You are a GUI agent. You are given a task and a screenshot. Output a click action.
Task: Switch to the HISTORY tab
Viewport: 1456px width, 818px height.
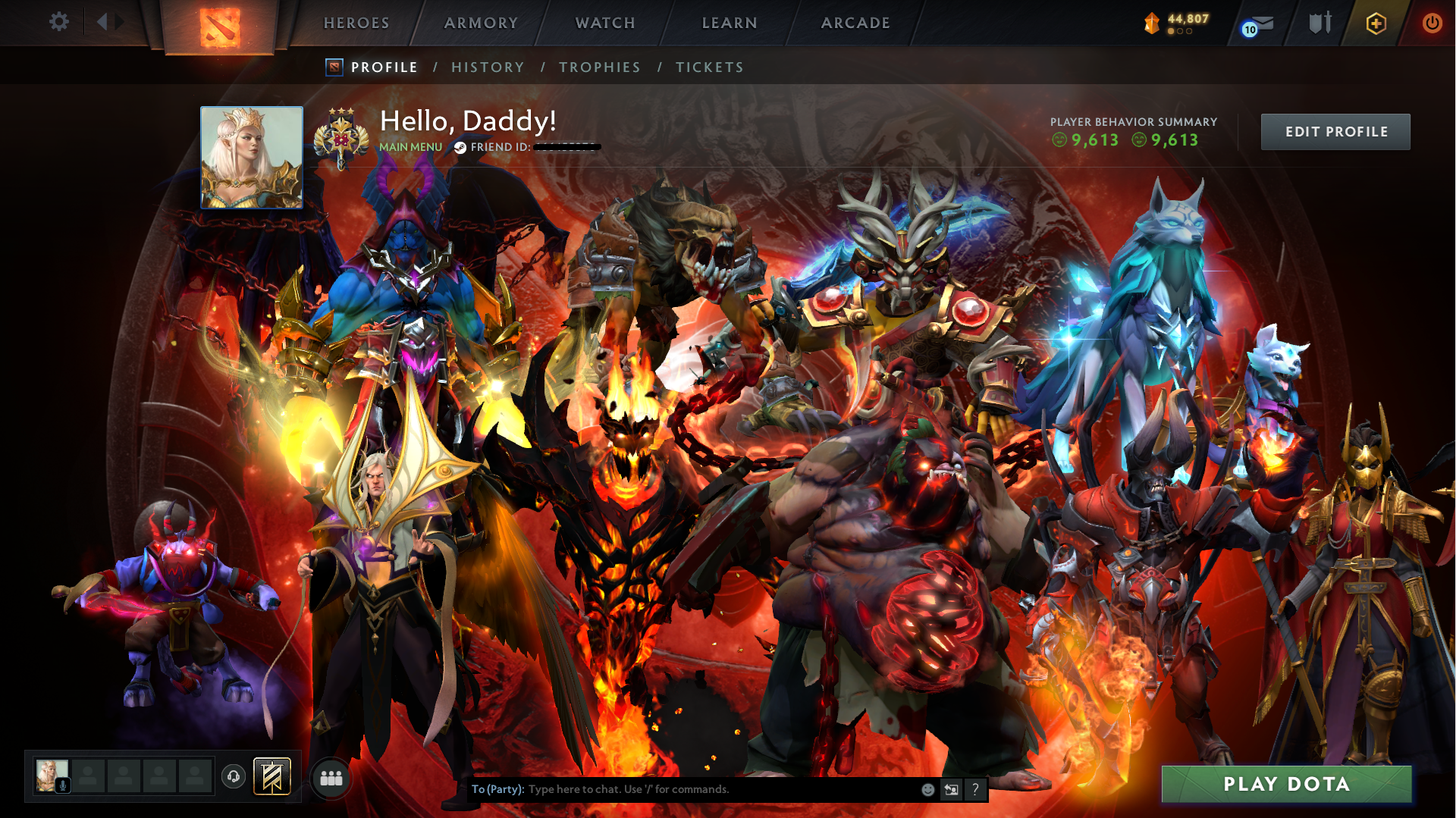coord(488,67)
